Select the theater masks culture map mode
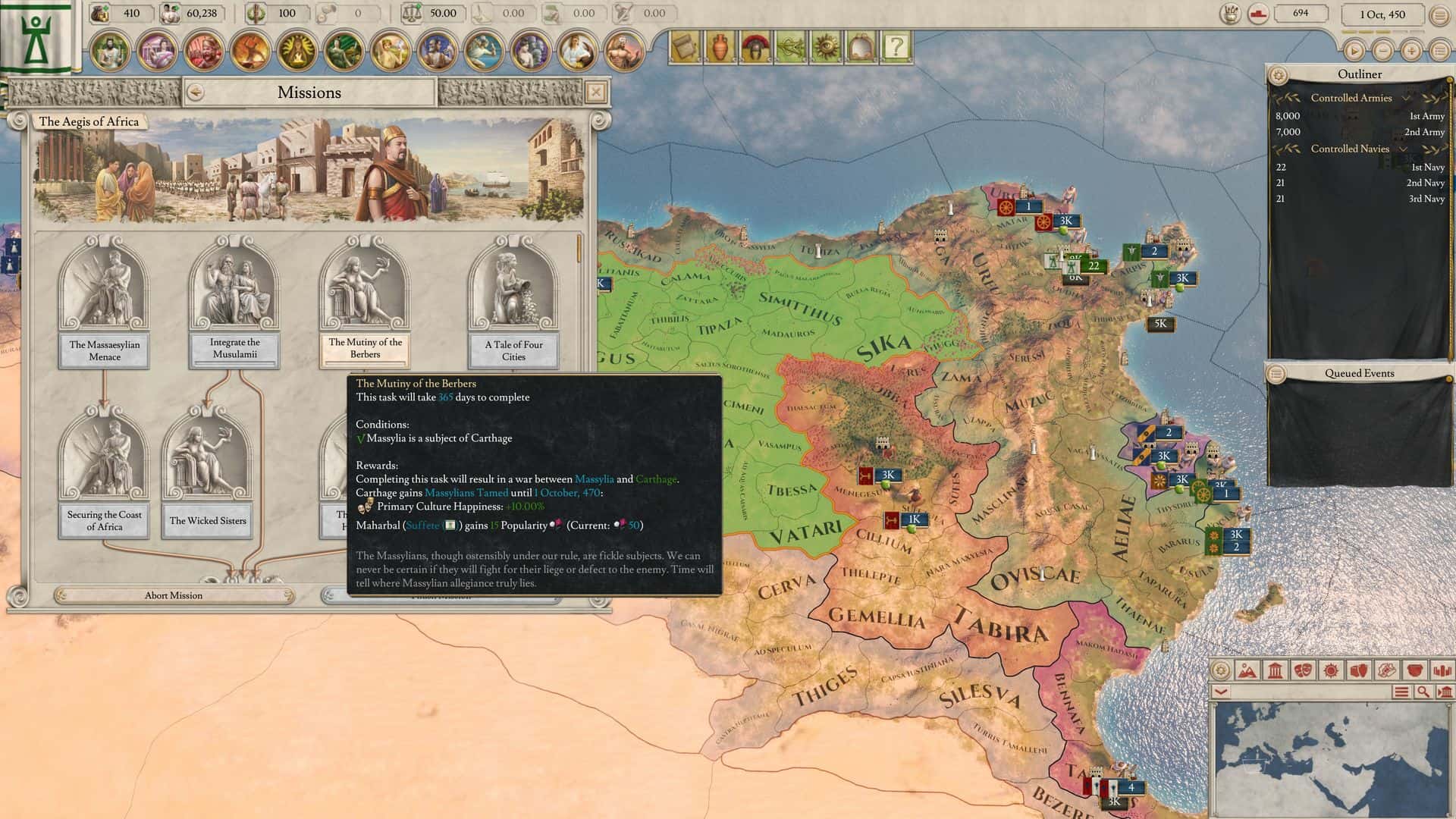Image resolution: width=1456 pixels, height=819 pixels. tap(1303, 671)
